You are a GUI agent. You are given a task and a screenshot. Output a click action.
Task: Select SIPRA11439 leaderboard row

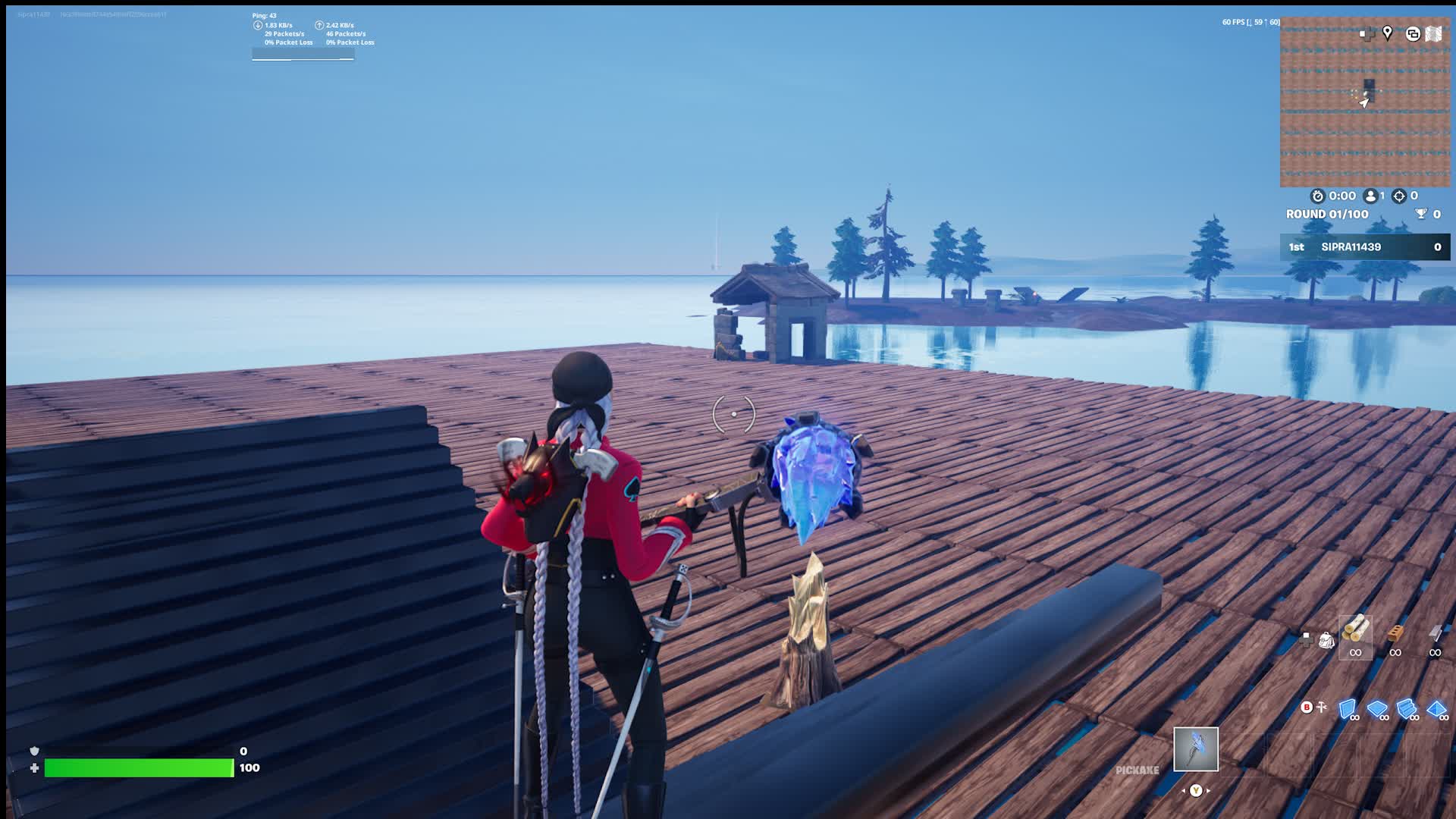point(1364,247)
